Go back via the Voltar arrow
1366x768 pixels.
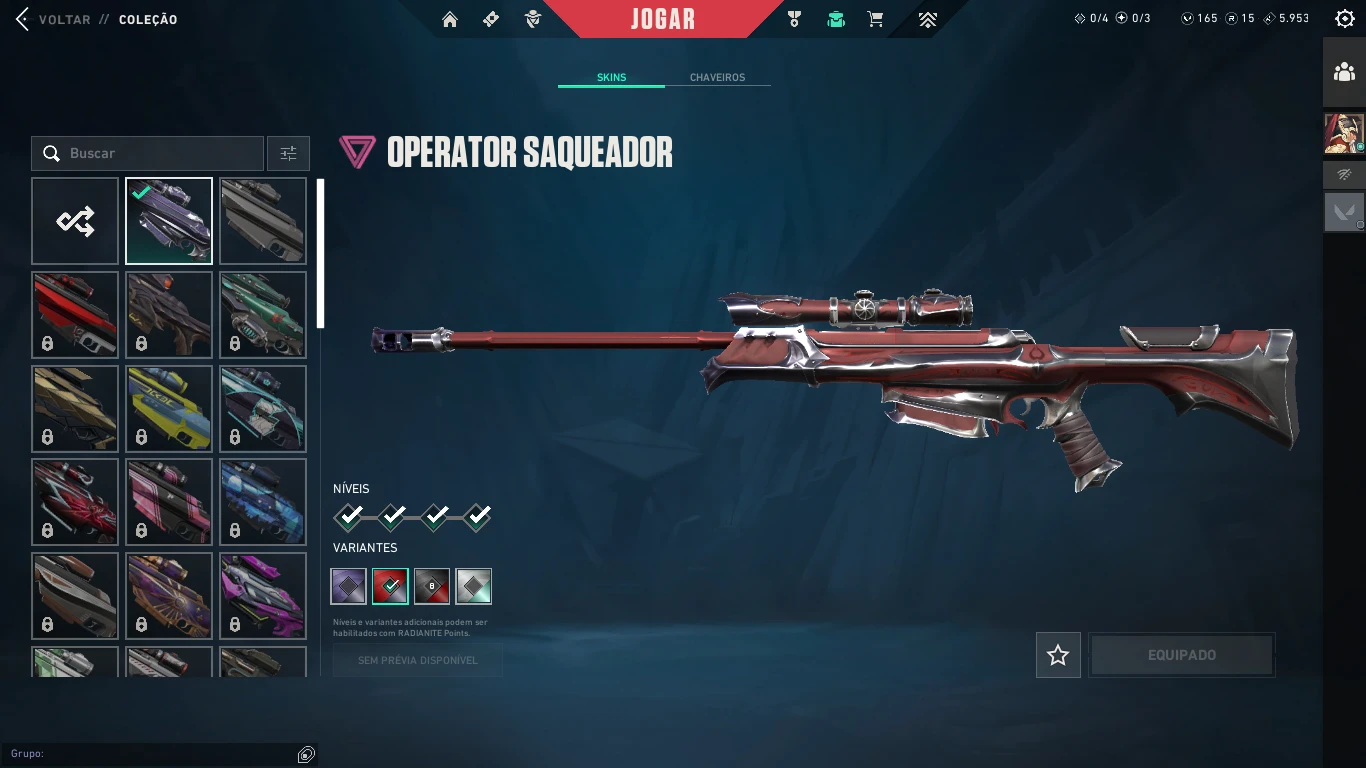pyautogui.click(x=23, y=19)
